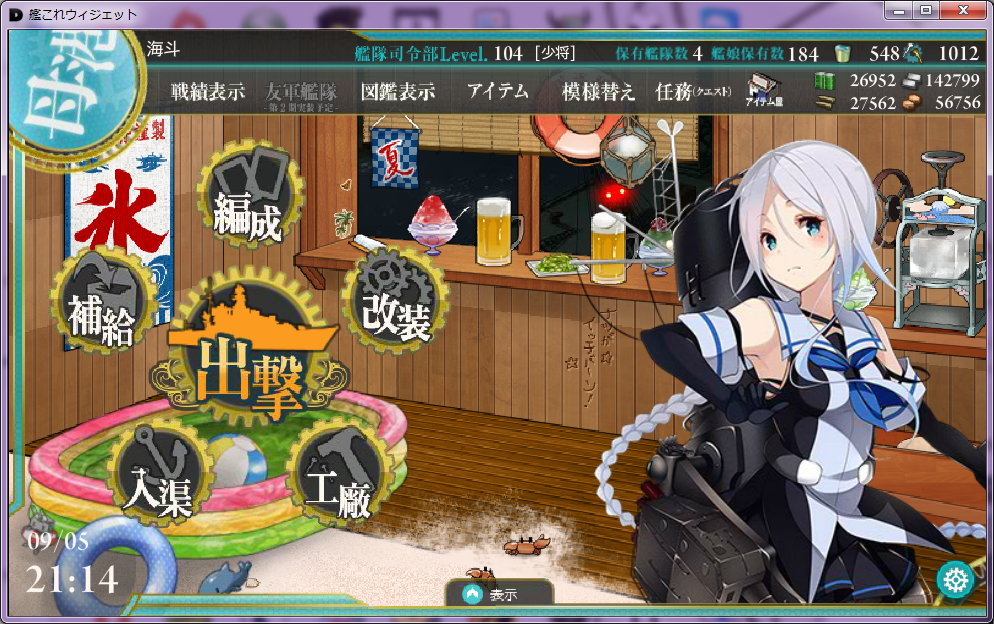
Task: Open the 図鑑表示 encyclopedia
Action: [x=397, y=92]
